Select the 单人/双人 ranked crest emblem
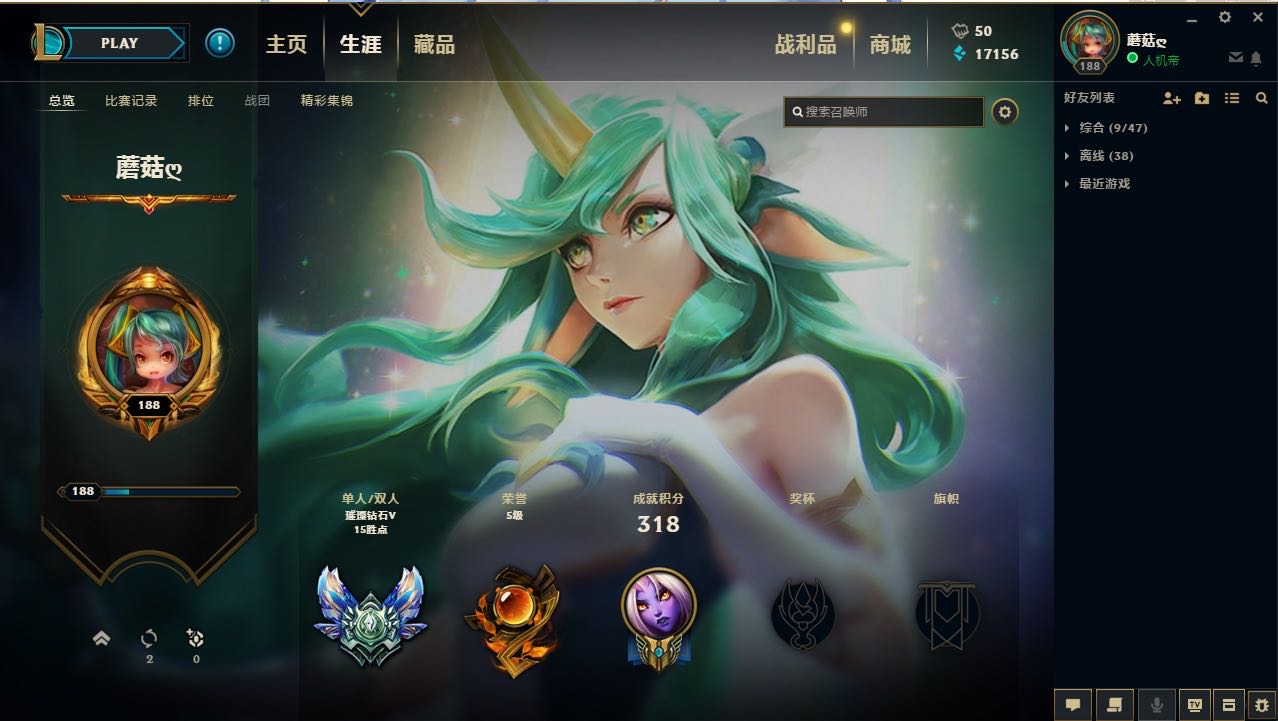This screenshot has width=1278, height=721. pyautogui.click(x=369, y=614)
